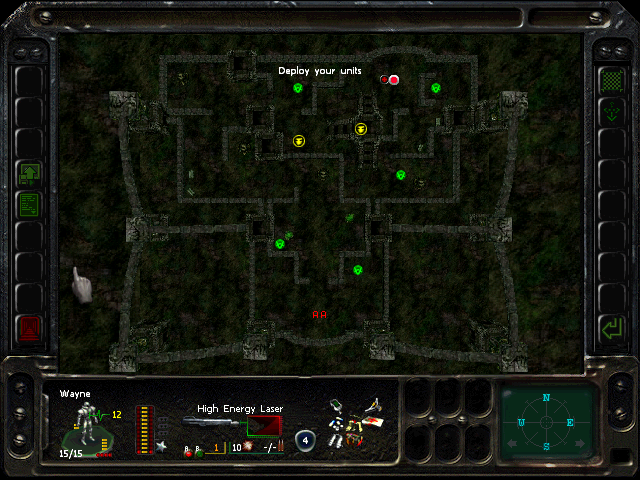Click the red exit button

pyautogui.click(x=29, y=327)
